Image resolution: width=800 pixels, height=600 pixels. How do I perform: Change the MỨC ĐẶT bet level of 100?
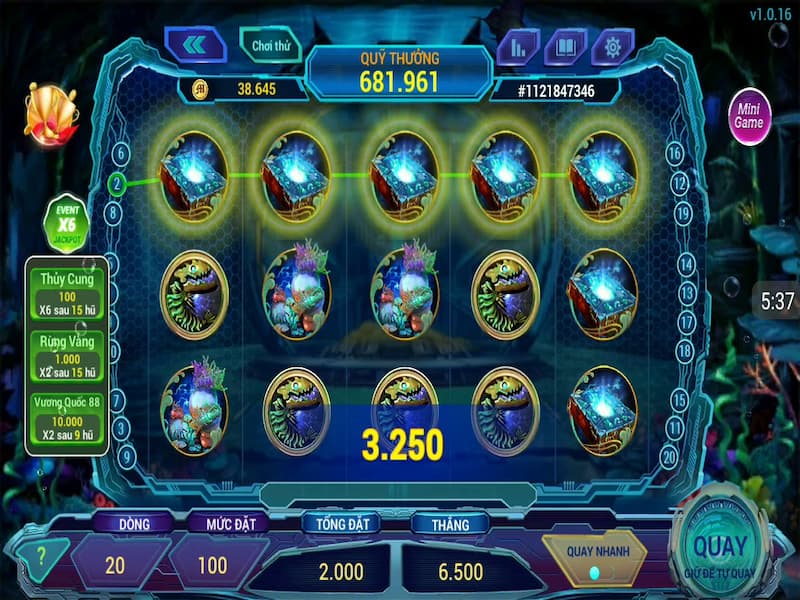click(x=211, y=565)
